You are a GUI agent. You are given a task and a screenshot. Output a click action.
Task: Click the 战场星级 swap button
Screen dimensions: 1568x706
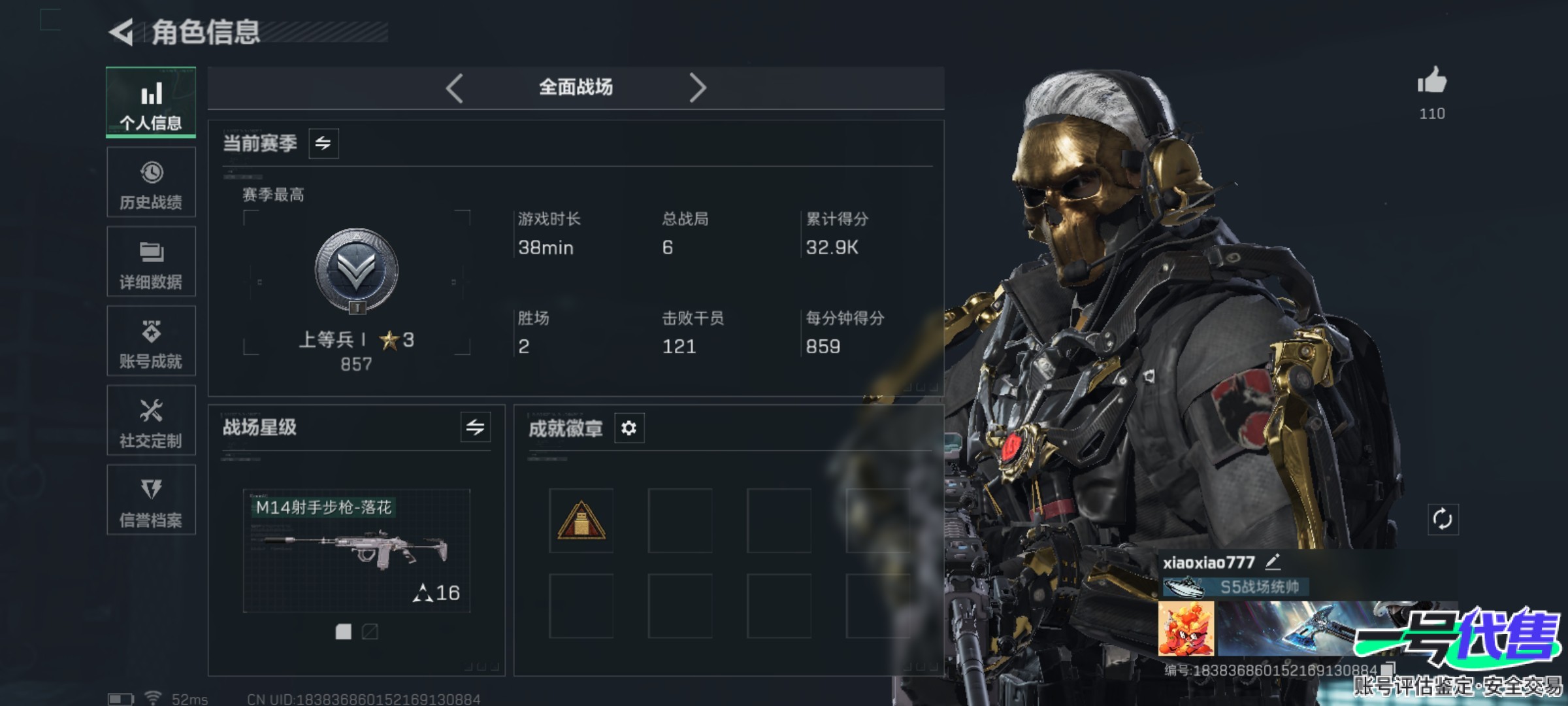[x=475, y=428]
